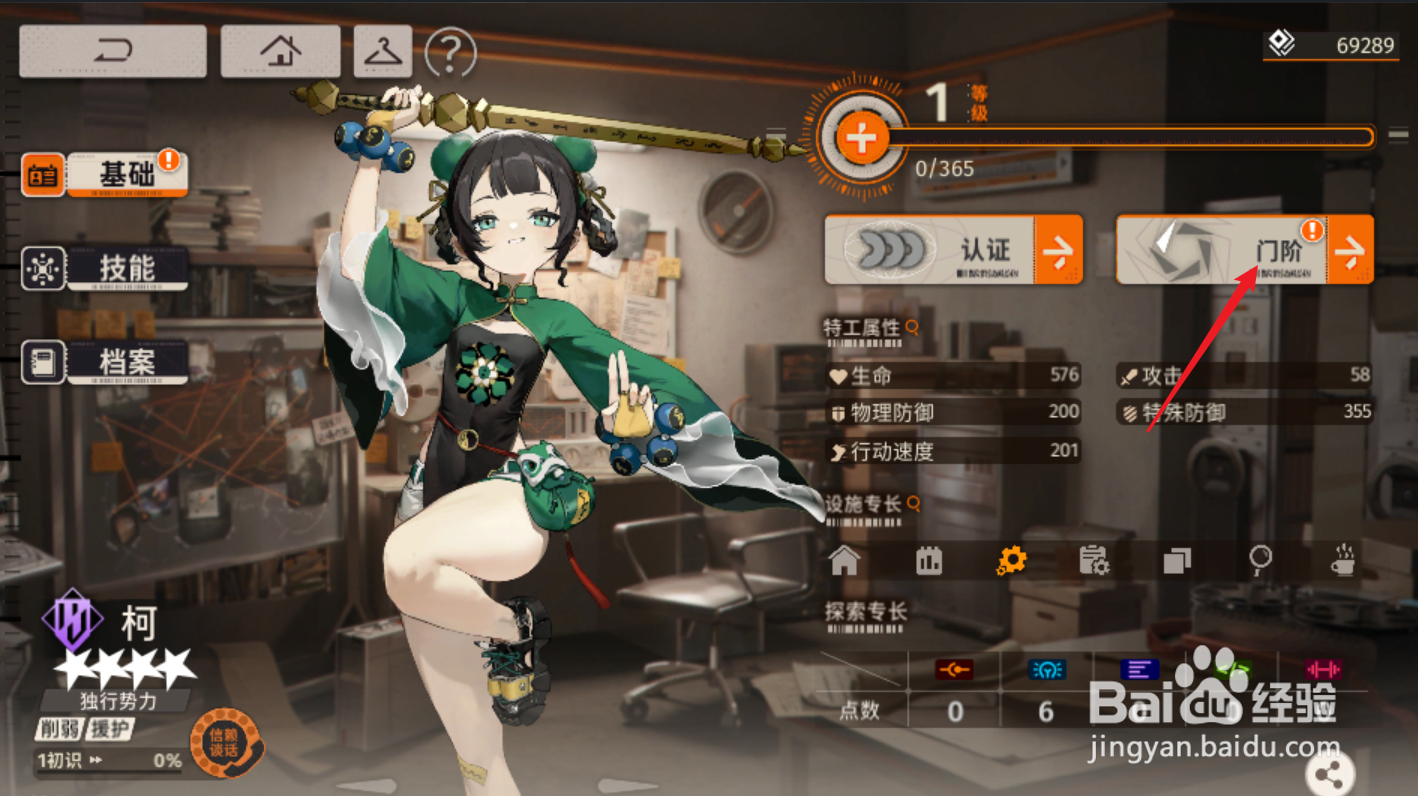Return to the home screen
Image resolution: width=1418 pixels, height=796 pixels.
[x=280, y=51]
